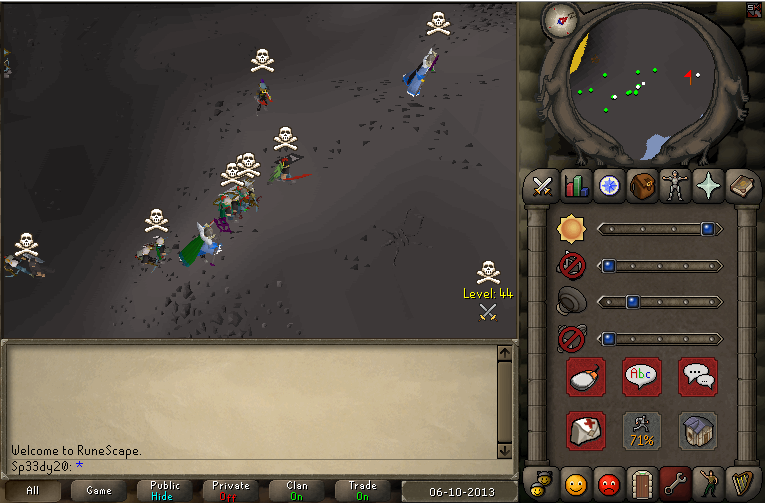Open the house options button

(697, 431)
